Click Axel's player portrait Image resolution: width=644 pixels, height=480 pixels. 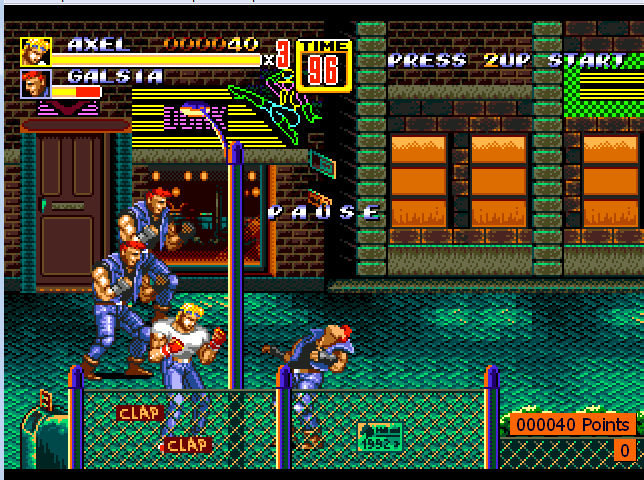tap(35, 52)
